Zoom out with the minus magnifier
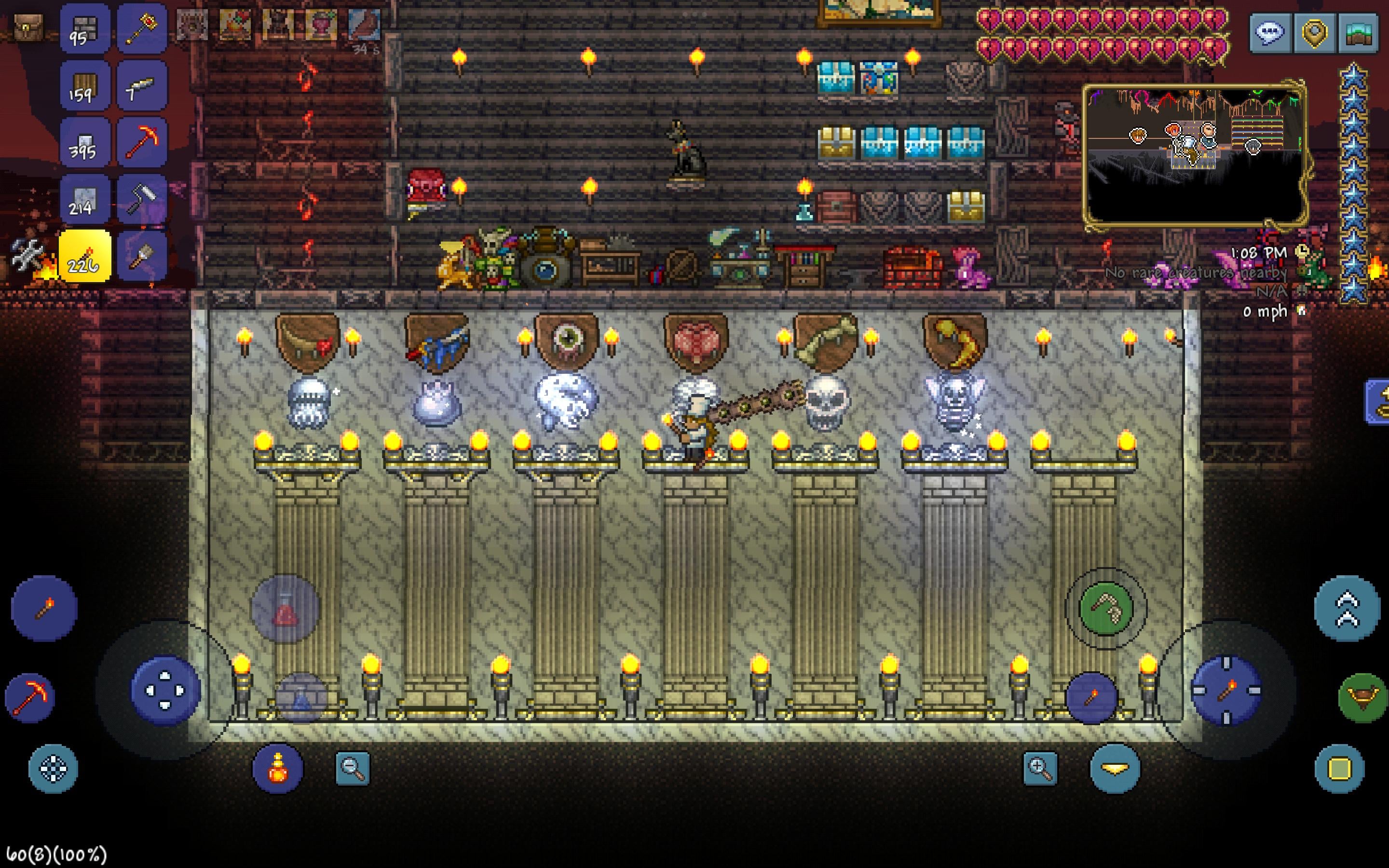1389x868 pixels. pos(353,768)
